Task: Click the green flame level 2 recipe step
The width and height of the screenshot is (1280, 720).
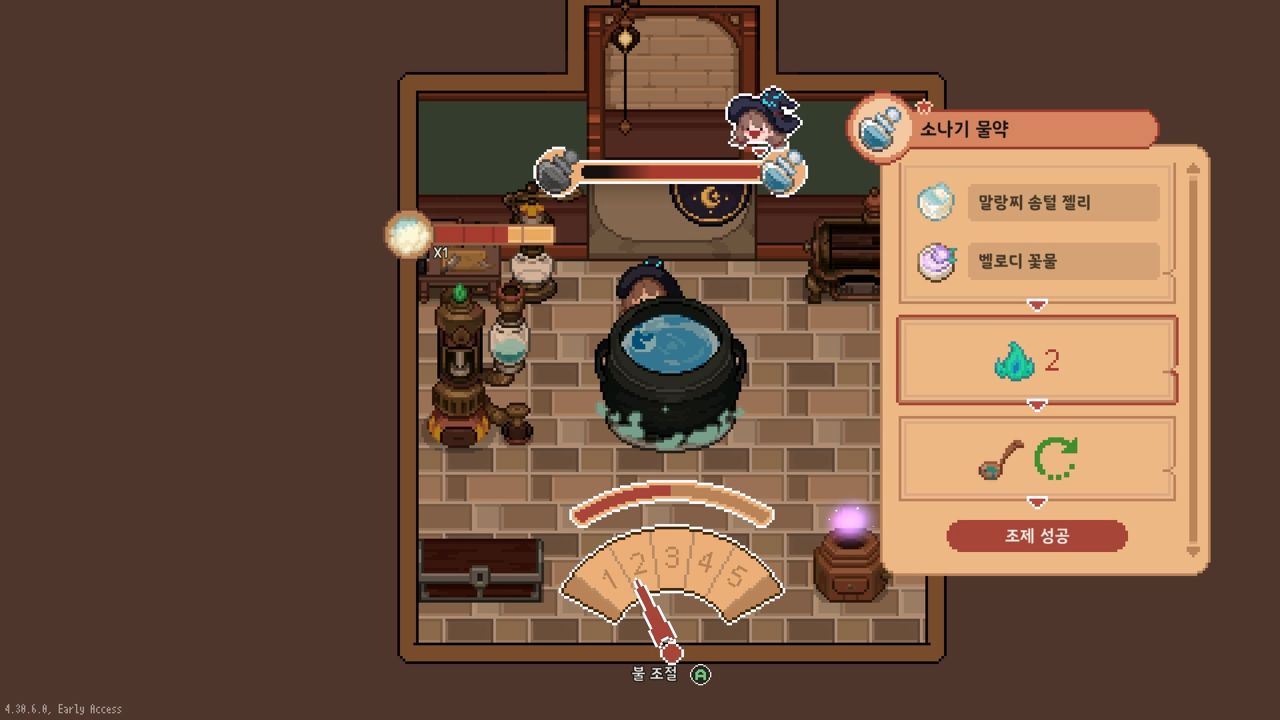Action: point(1036,361)
